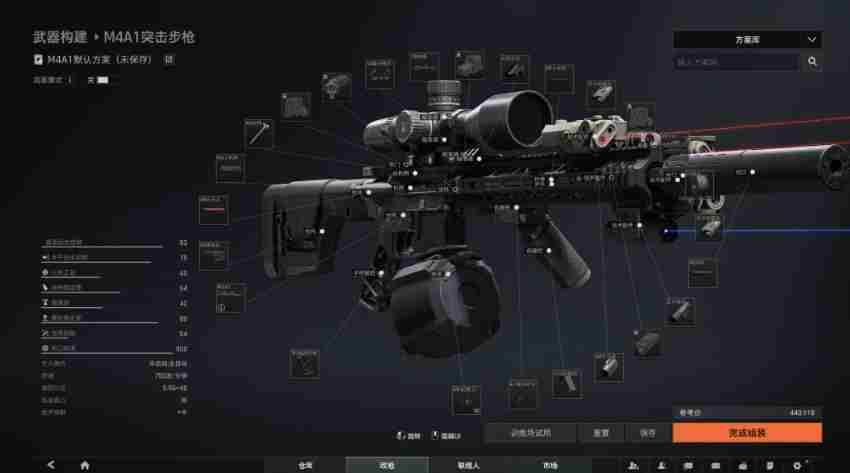Go back with the left arrow
This screenshot has width=850, height=473.
51,465
